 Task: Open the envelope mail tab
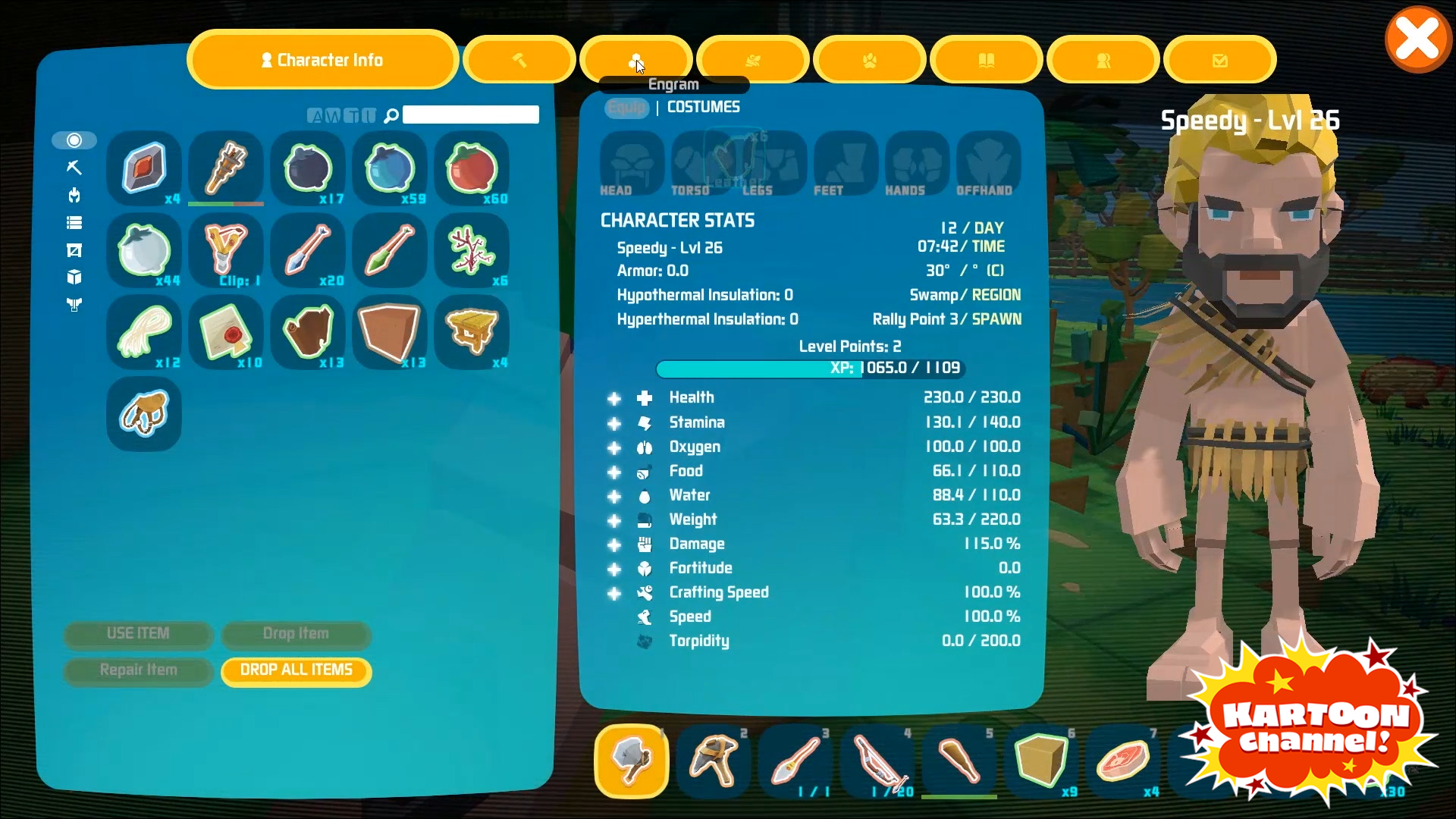click(1219, 60)
